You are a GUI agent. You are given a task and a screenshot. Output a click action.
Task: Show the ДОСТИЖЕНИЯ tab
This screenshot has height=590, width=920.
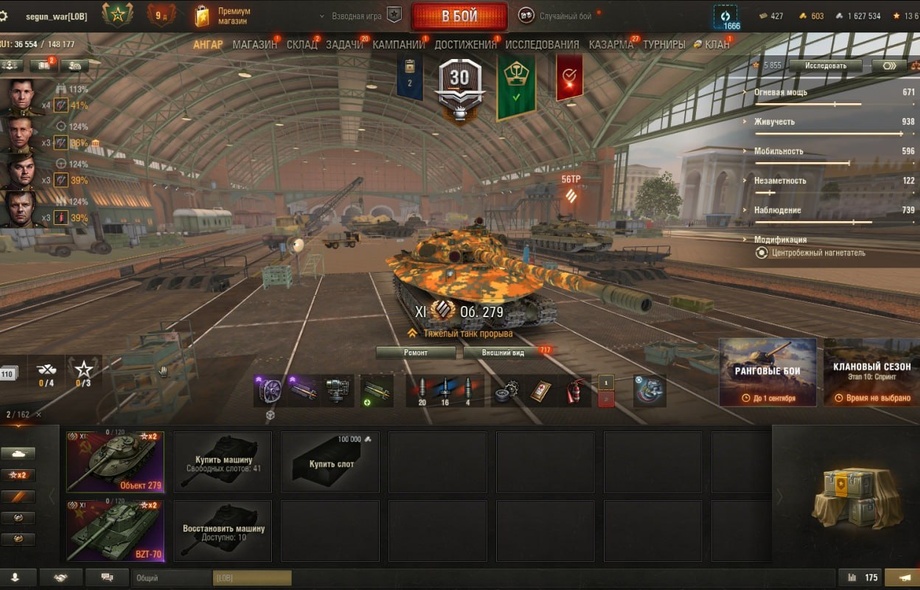[x=466, y=45]
